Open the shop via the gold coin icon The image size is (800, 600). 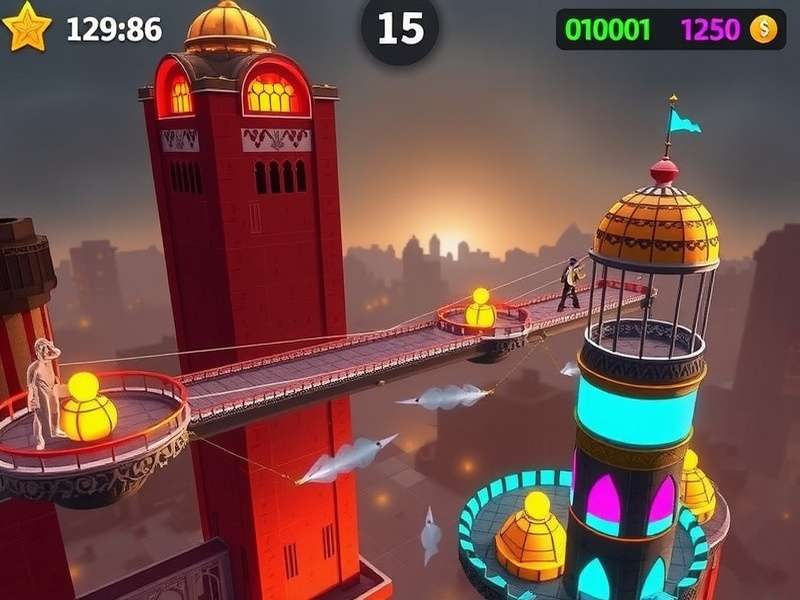[763, 30]
